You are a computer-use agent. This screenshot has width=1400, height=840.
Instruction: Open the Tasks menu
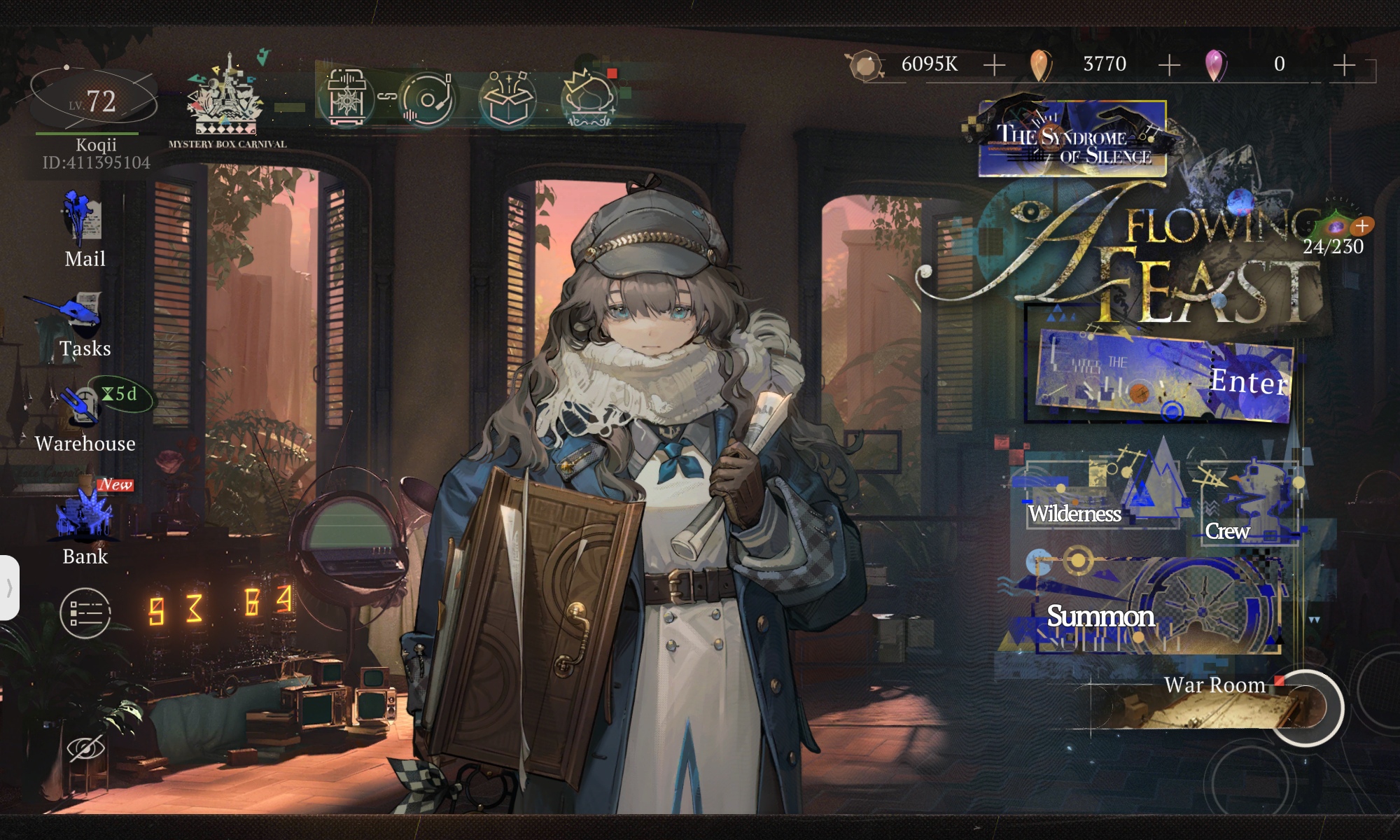pyautogui.click(x=85, y=325)
